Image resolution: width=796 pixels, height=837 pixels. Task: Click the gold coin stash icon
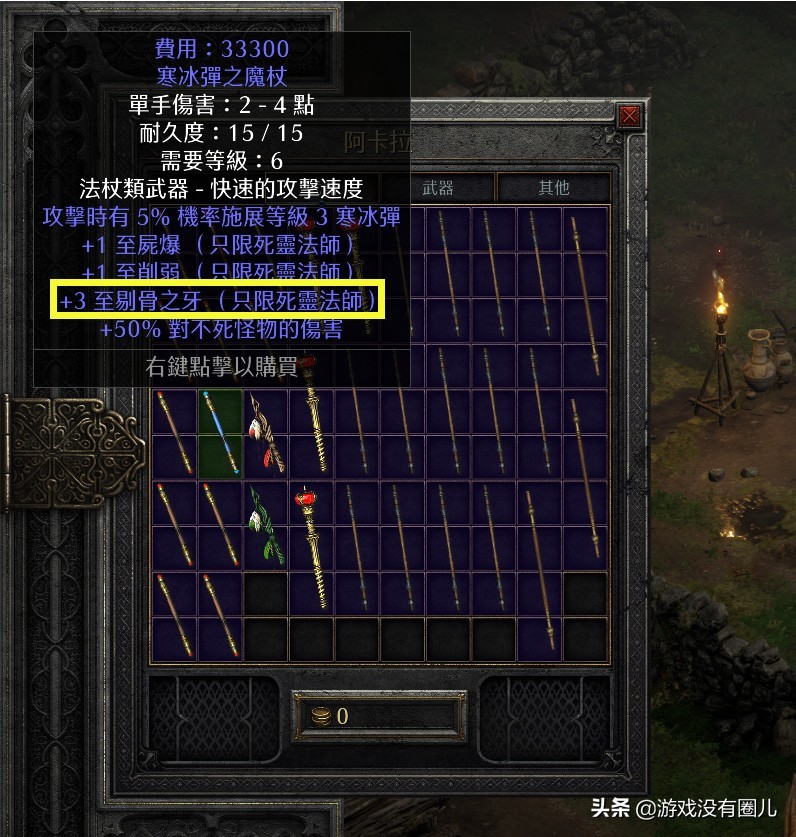pyautogui.click(x=320, y=716)
